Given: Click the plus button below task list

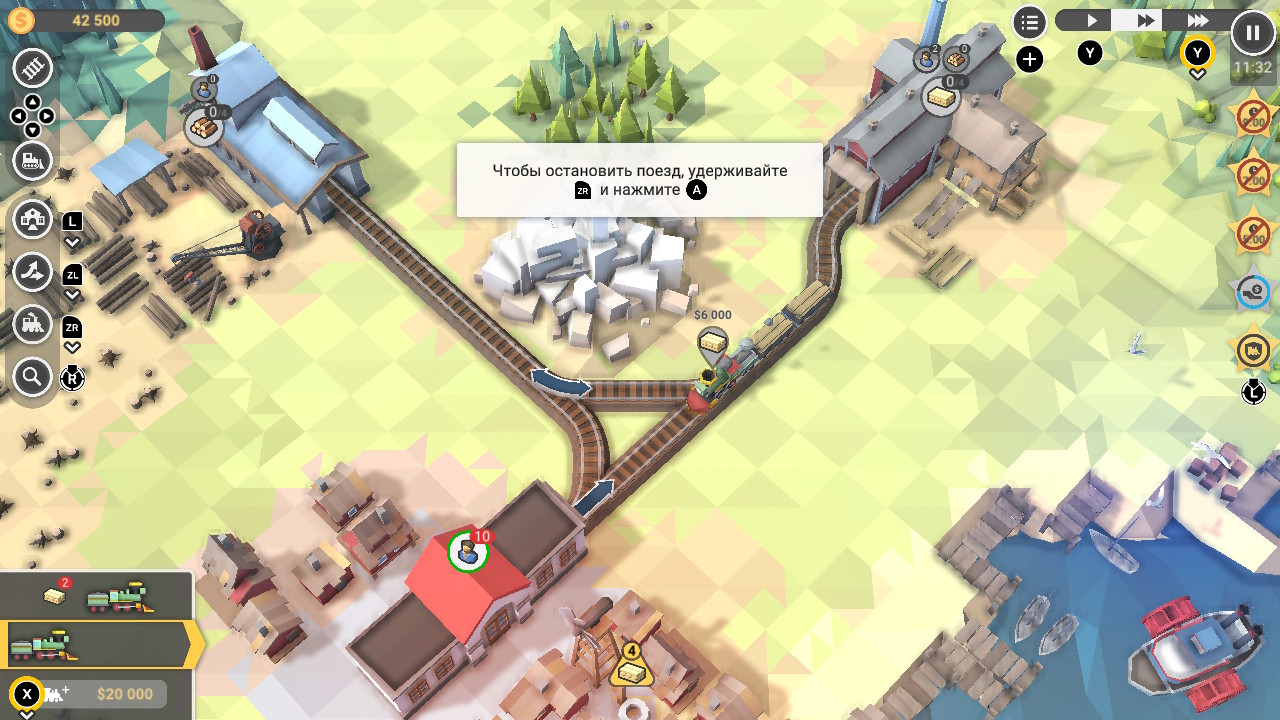Looking at the screenshot, I should click(x=1029, y=60).
